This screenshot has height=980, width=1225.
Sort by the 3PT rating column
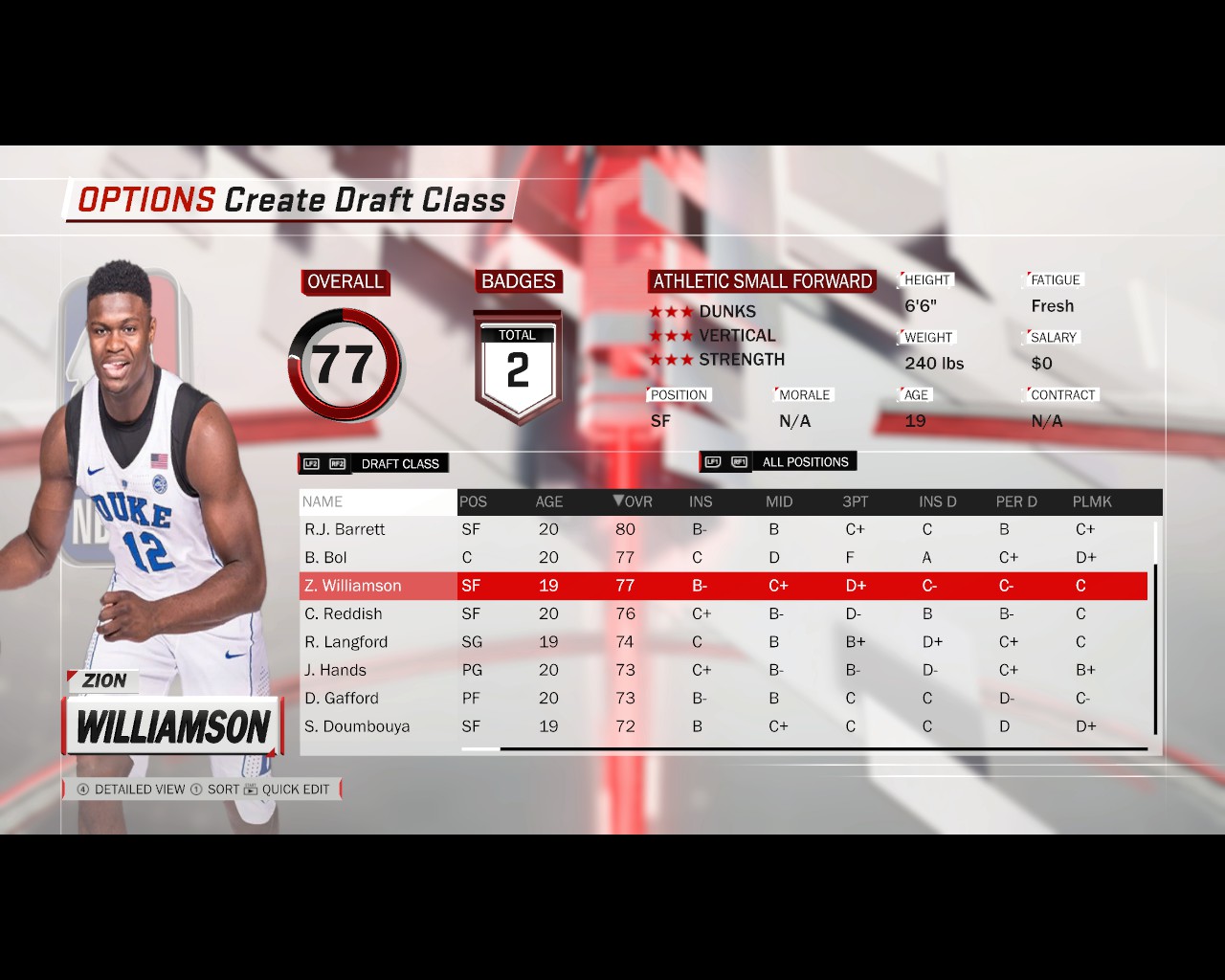(x=855, y=501)
